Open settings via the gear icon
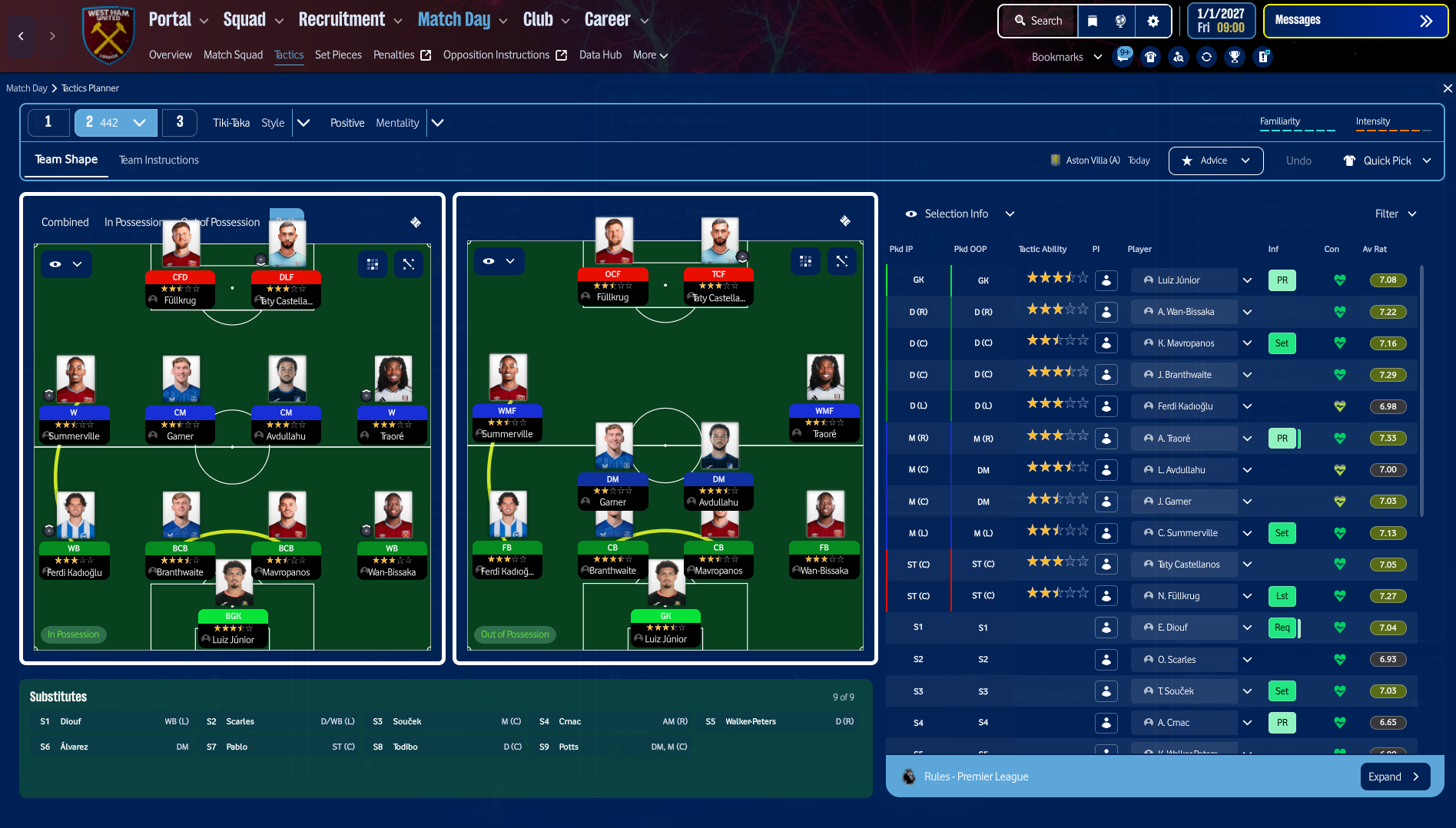The height and width of the screenshot is (828, 1456). point(1153,21)
